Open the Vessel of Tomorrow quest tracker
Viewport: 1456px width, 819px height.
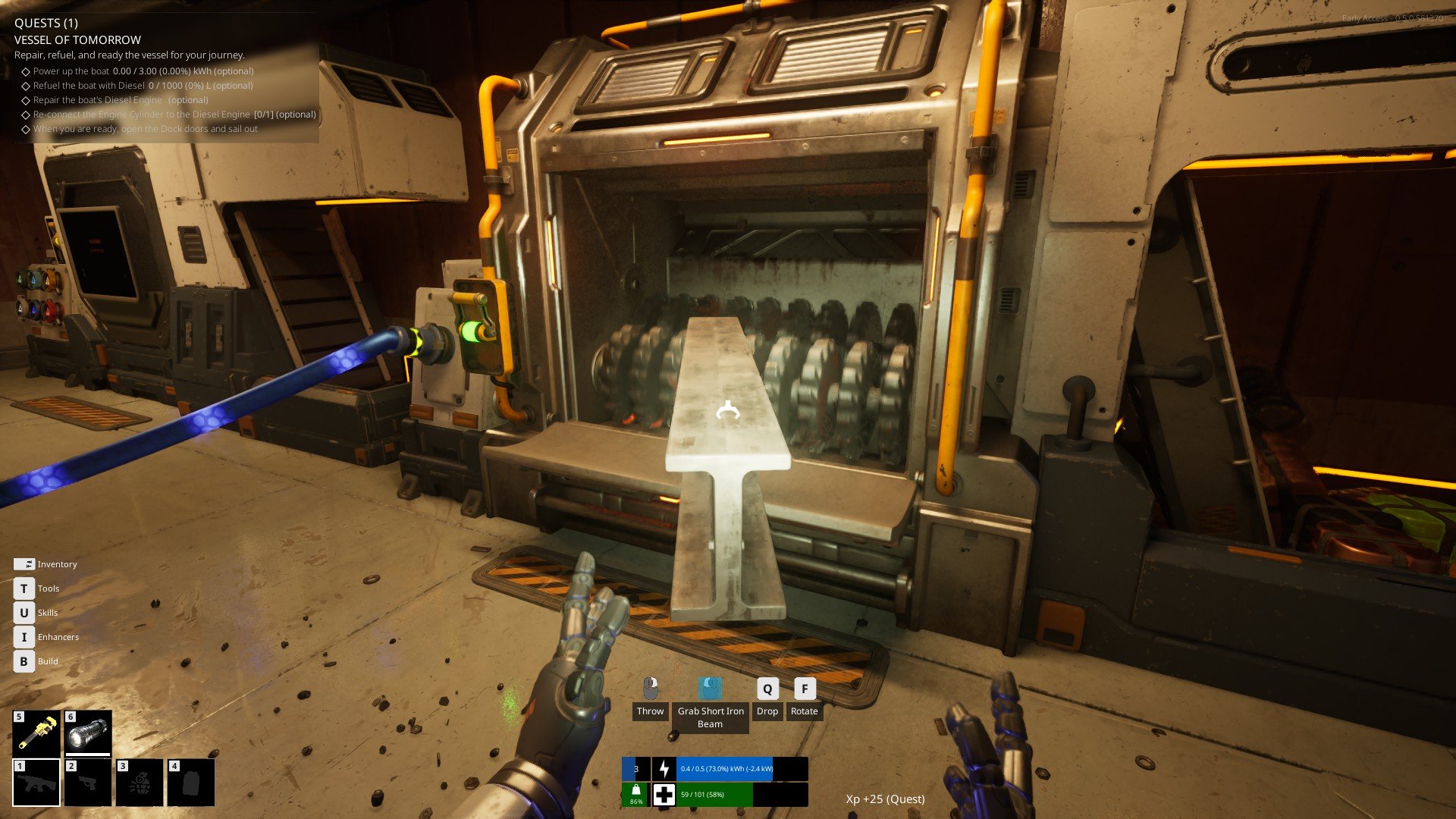[x=77, y=39]
